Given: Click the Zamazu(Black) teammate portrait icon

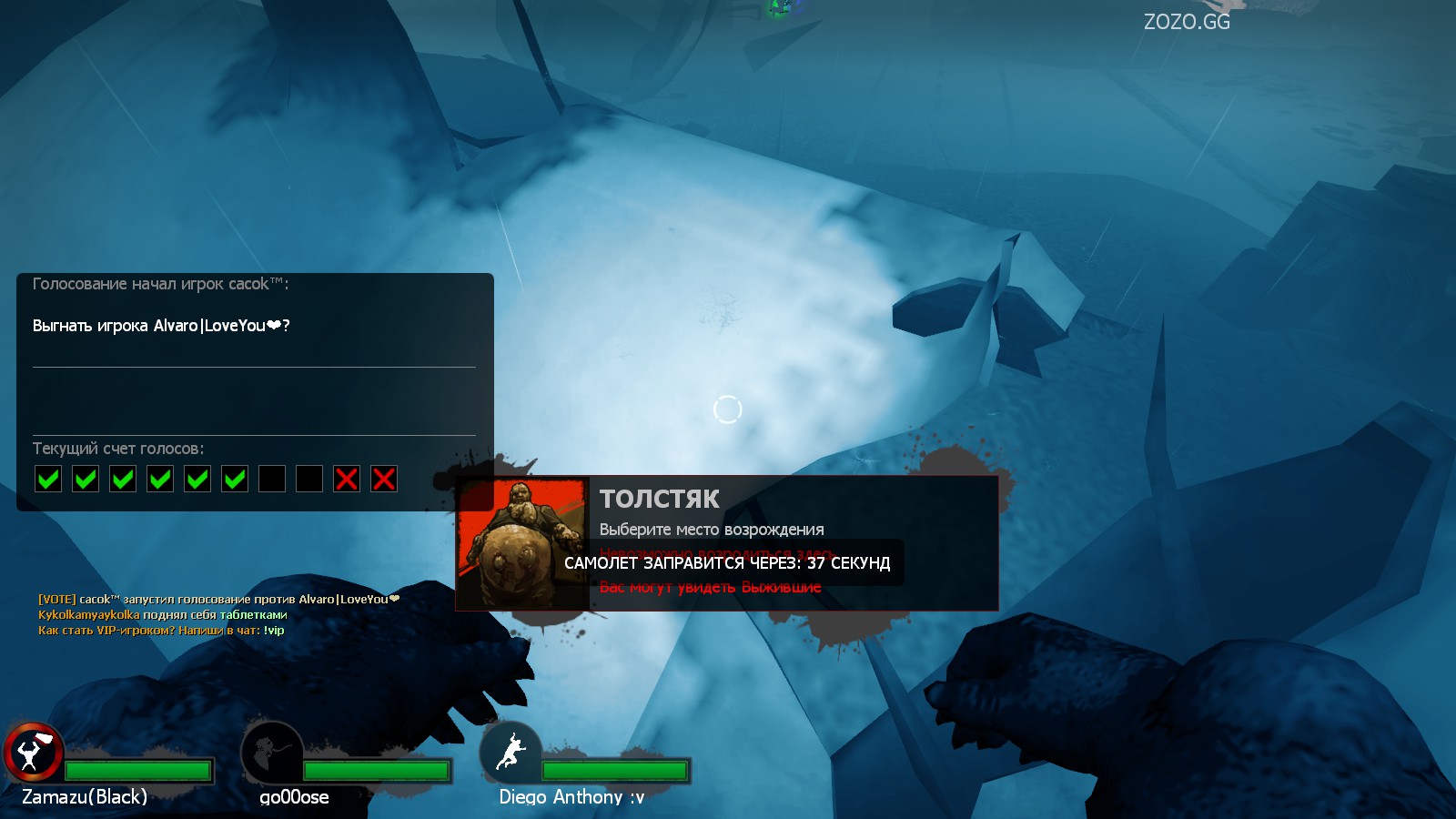Looking at the screenshot, I should click(x=34, y=753).
